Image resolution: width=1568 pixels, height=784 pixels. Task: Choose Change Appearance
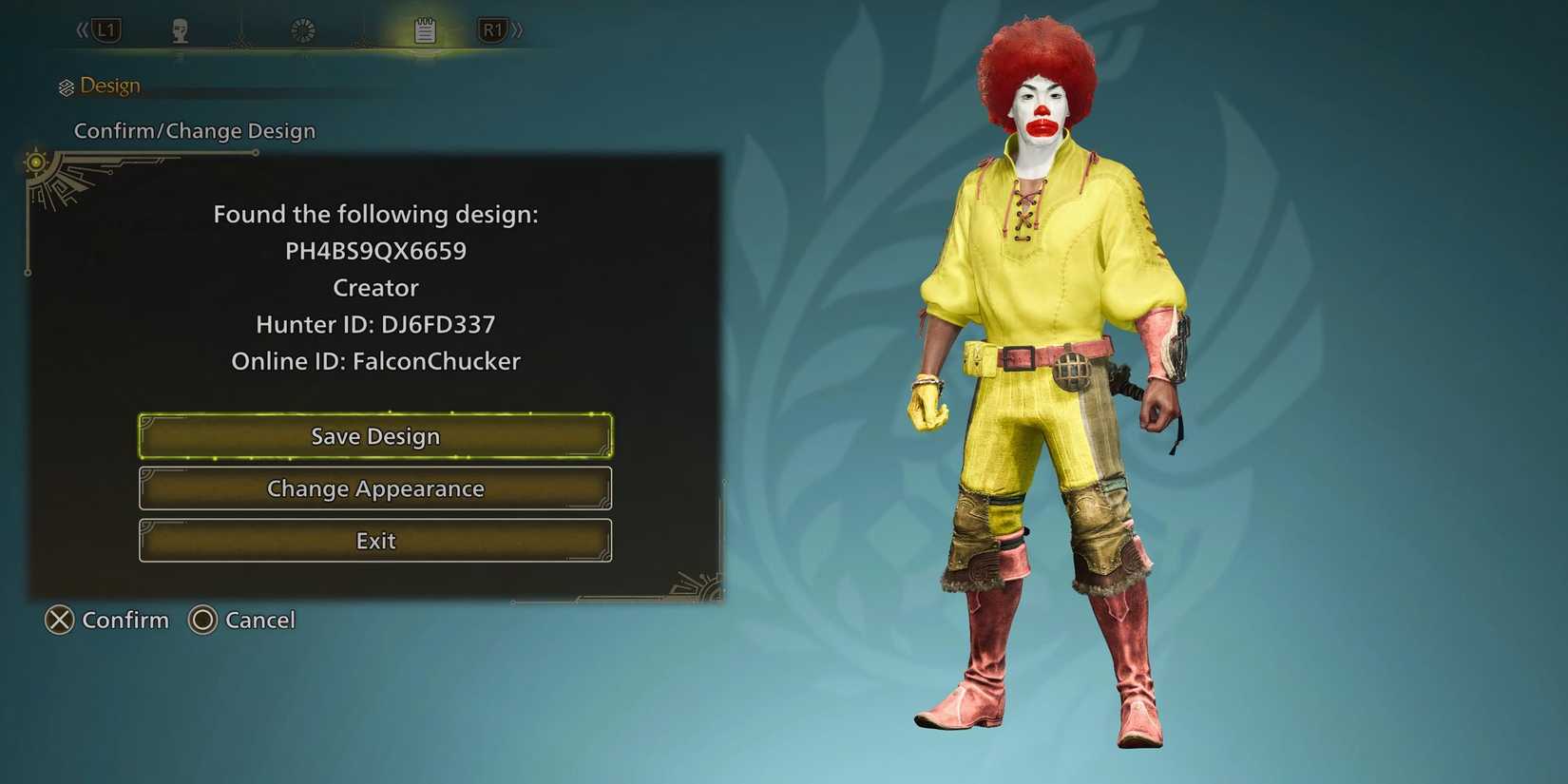374,488
